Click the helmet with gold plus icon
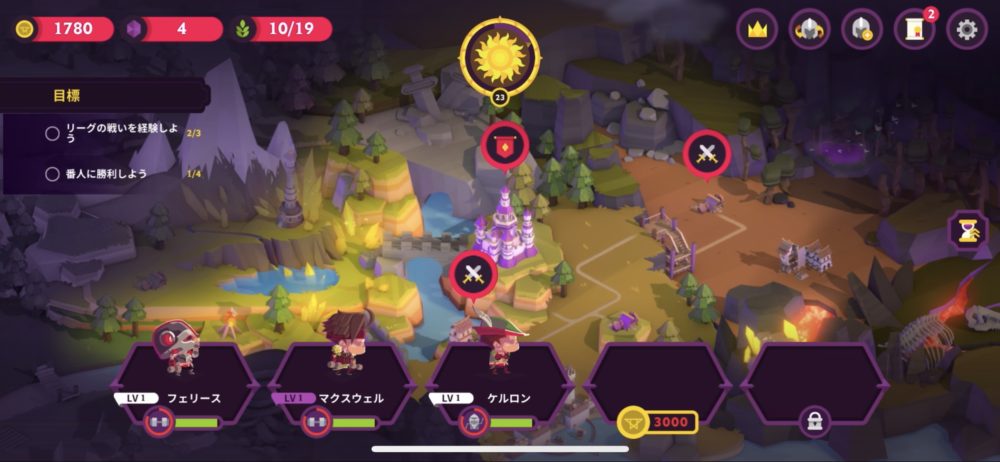 (x=862, y=29)
